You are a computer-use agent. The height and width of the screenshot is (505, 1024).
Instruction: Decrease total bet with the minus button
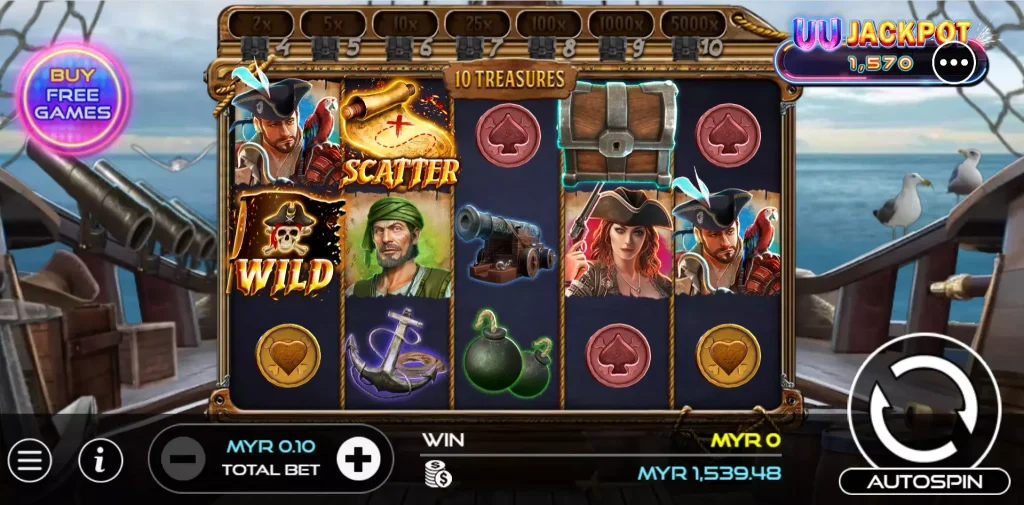coord(184,460)
